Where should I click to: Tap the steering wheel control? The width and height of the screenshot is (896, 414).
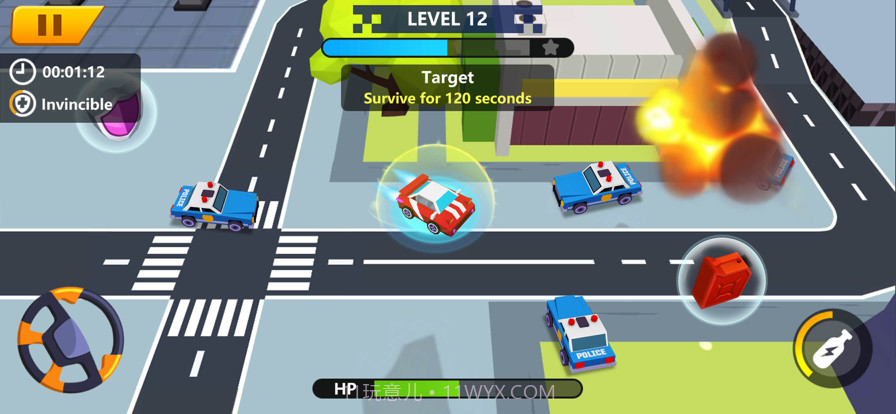[x=70, y=338]
